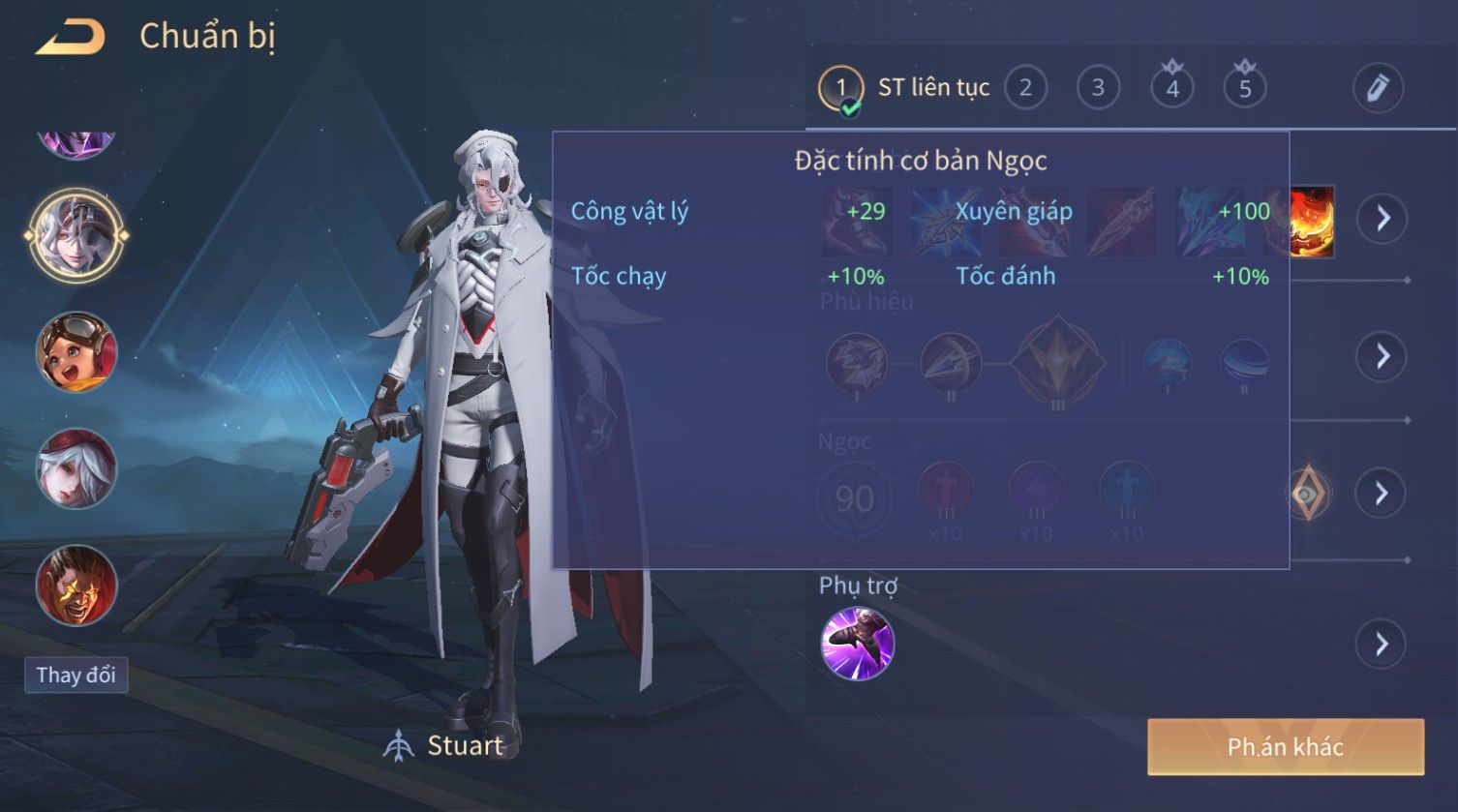The width and height of the screenshot is (1458, 812).
Task: Select preset slot 2
Action: pos(1025,88)
